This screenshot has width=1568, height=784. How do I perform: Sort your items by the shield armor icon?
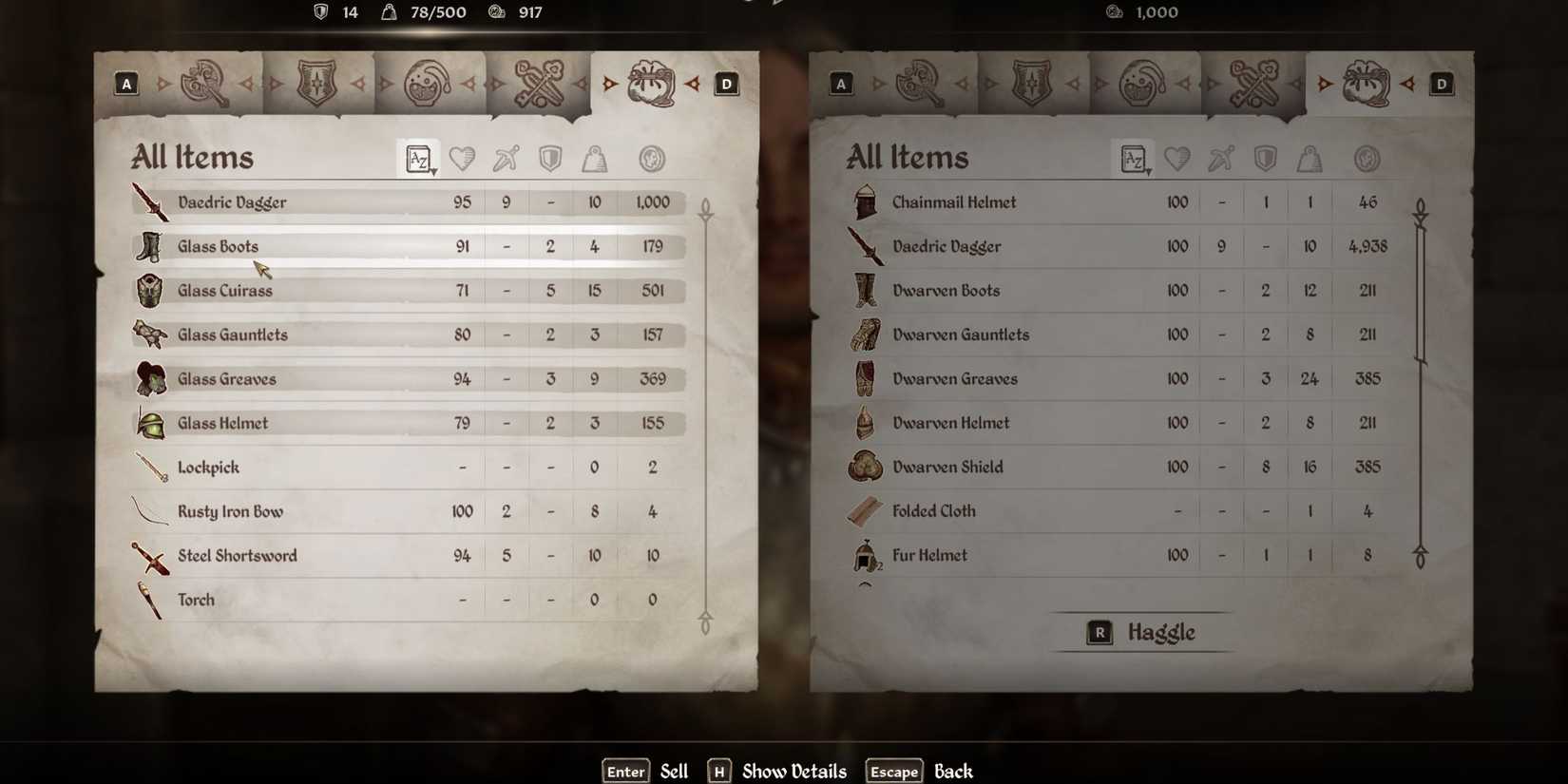point(549,159)
